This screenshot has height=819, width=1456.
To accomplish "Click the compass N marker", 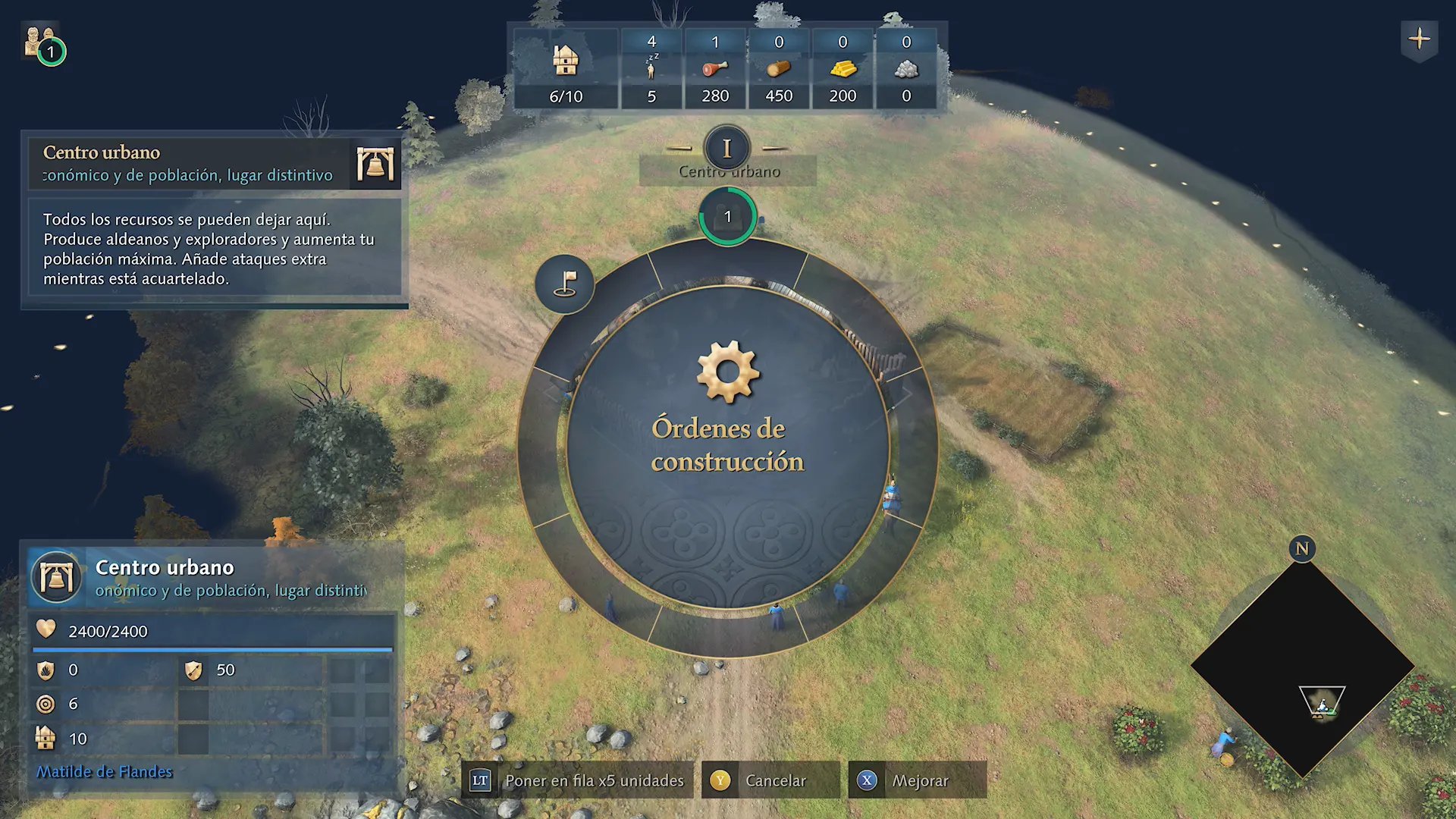I will (1301, 548).
